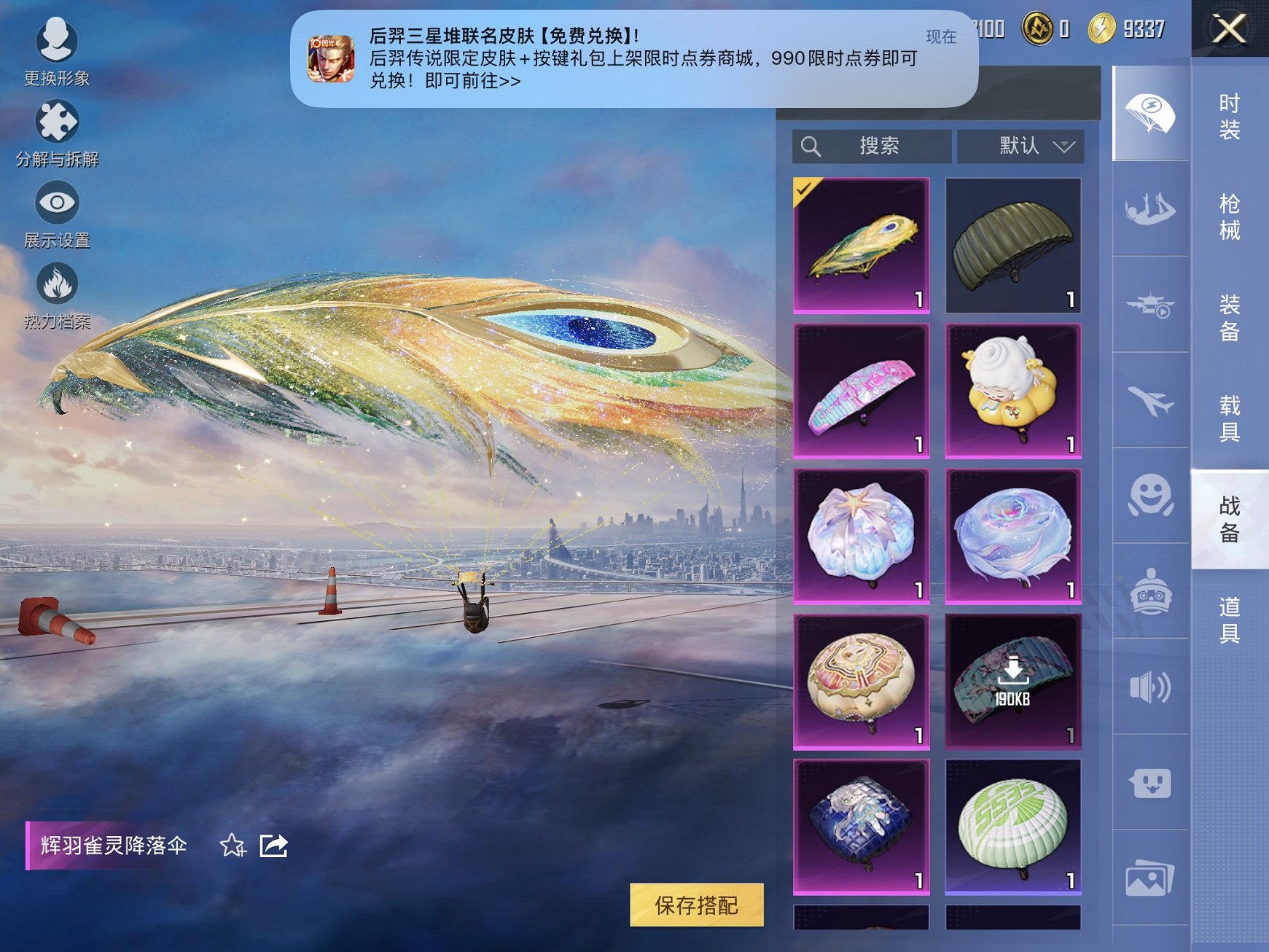Screen dimensions: 1269x952
Task: Toggle favorite star for 辉羽雀灵降落伞
Action: 232,846
